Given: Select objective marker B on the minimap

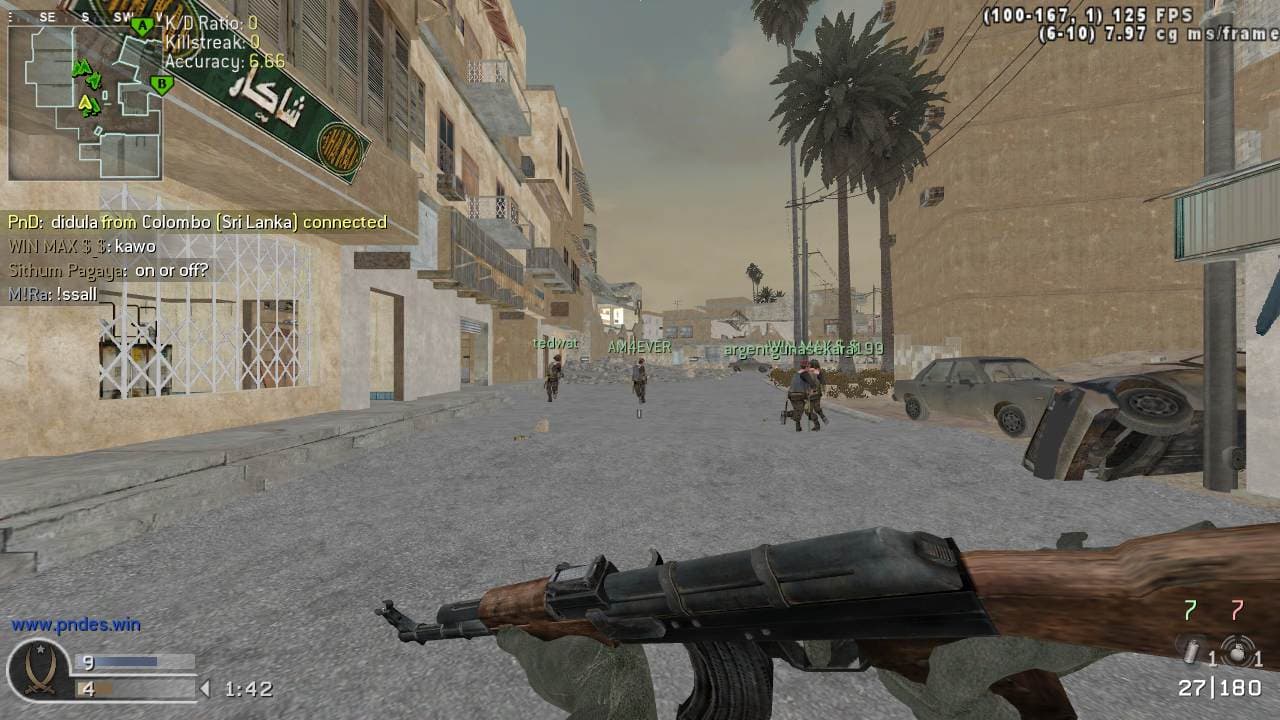Looking at the screenshot, I should (x=159, y=84).
